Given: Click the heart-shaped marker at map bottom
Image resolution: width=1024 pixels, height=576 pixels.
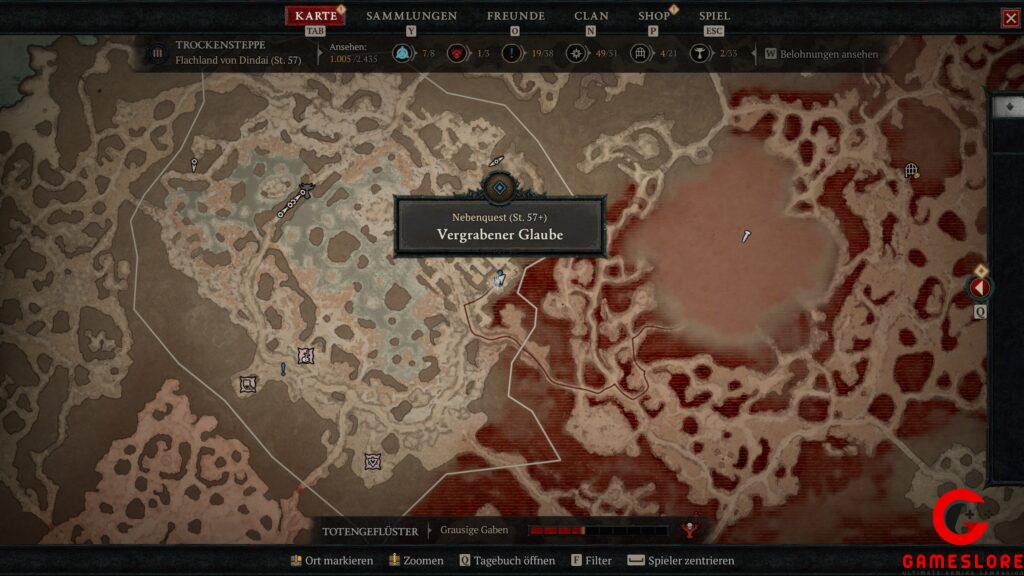Looking at the screenshot, I should [x=373, y=461].
